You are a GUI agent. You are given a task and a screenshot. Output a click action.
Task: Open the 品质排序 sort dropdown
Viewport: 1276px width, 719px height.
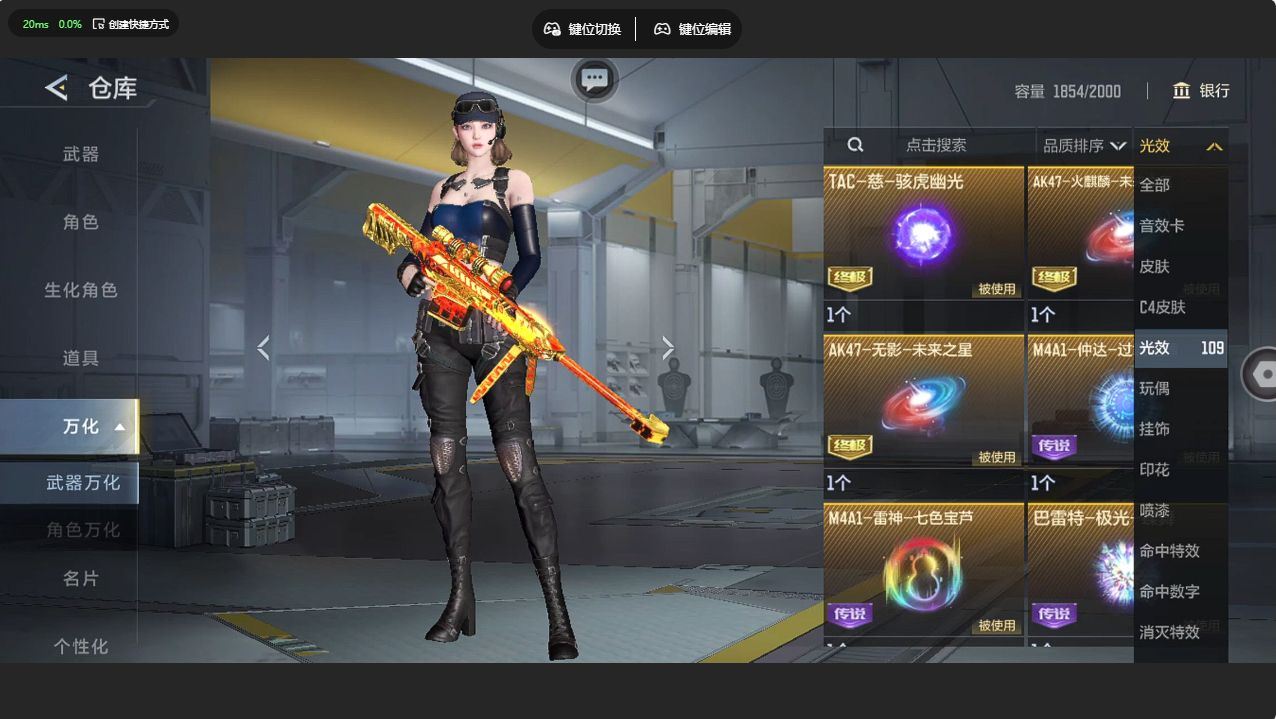[x=1084, y=146]
